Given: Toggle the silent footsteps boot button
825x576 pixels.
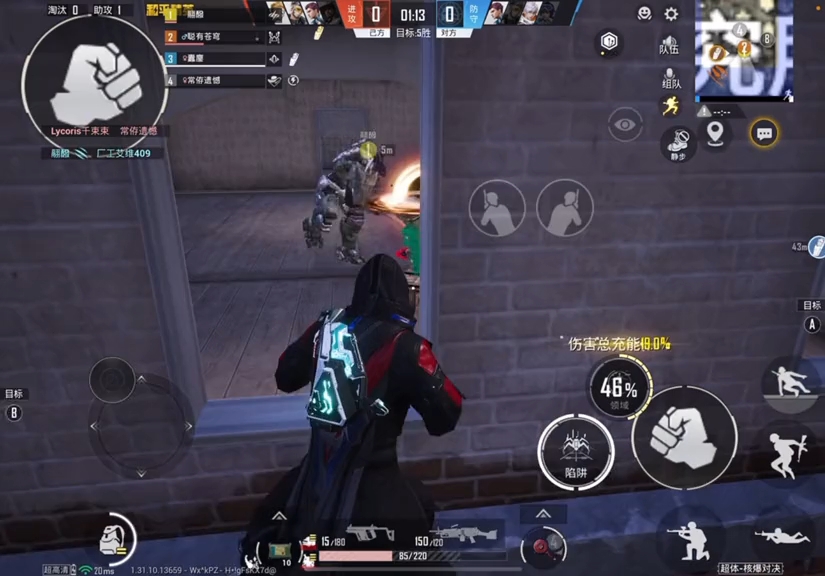Looking at the screenshot, I should tap(679, 143).
